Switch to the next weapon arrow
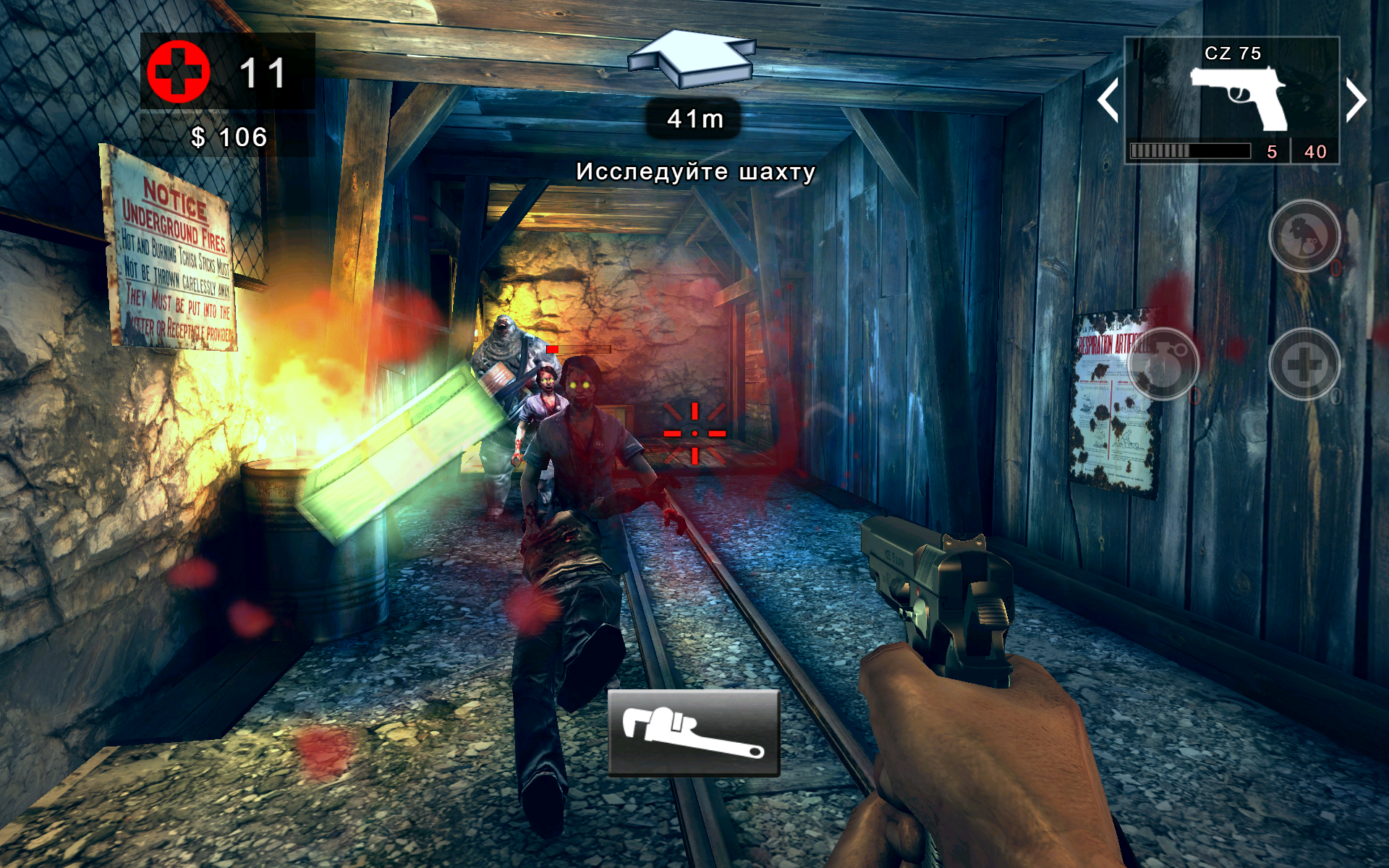The image size is (1389, 868). tap(1356, 100)
